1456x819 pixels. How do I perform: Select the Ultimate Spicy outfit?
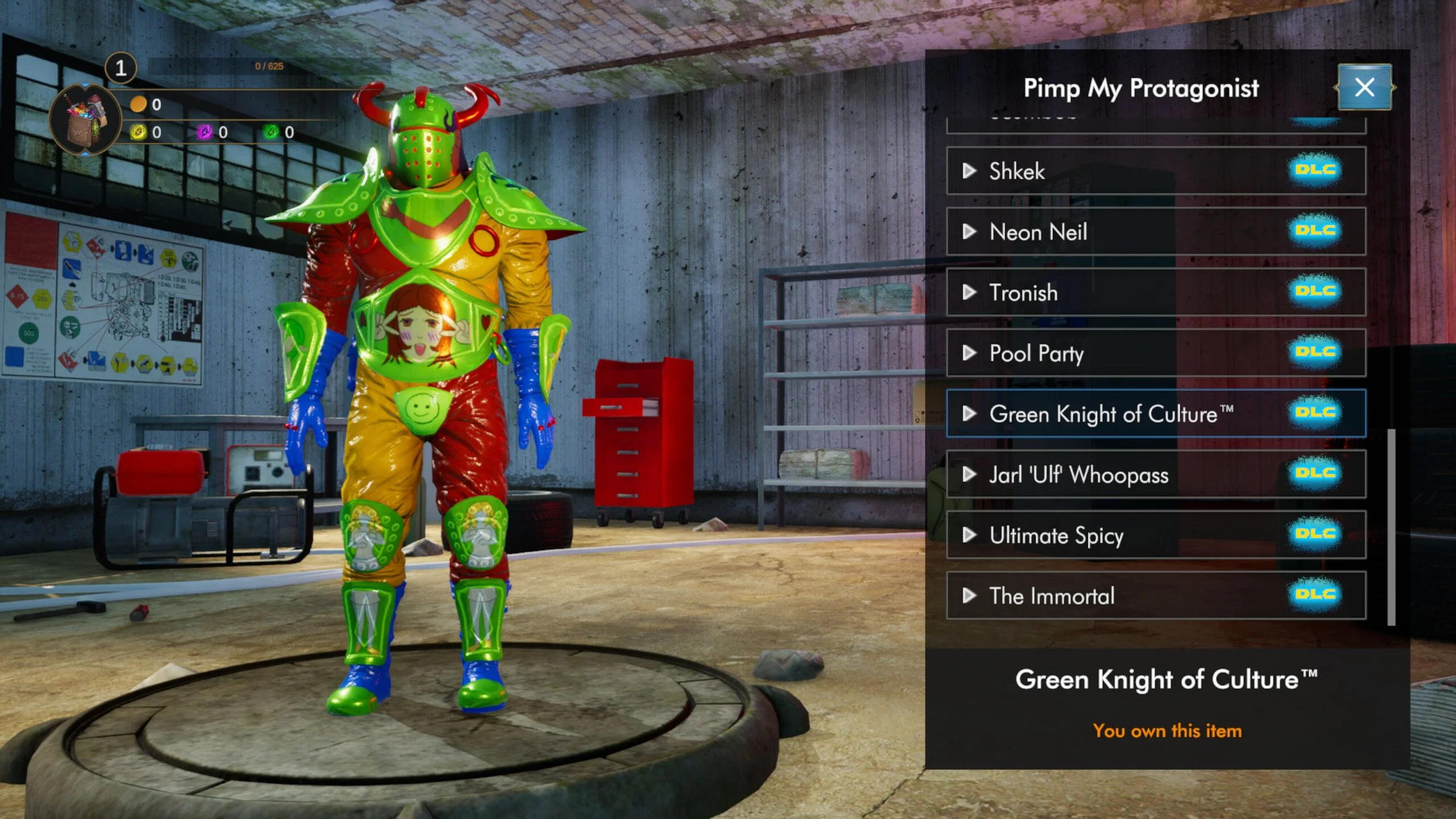1155,535
